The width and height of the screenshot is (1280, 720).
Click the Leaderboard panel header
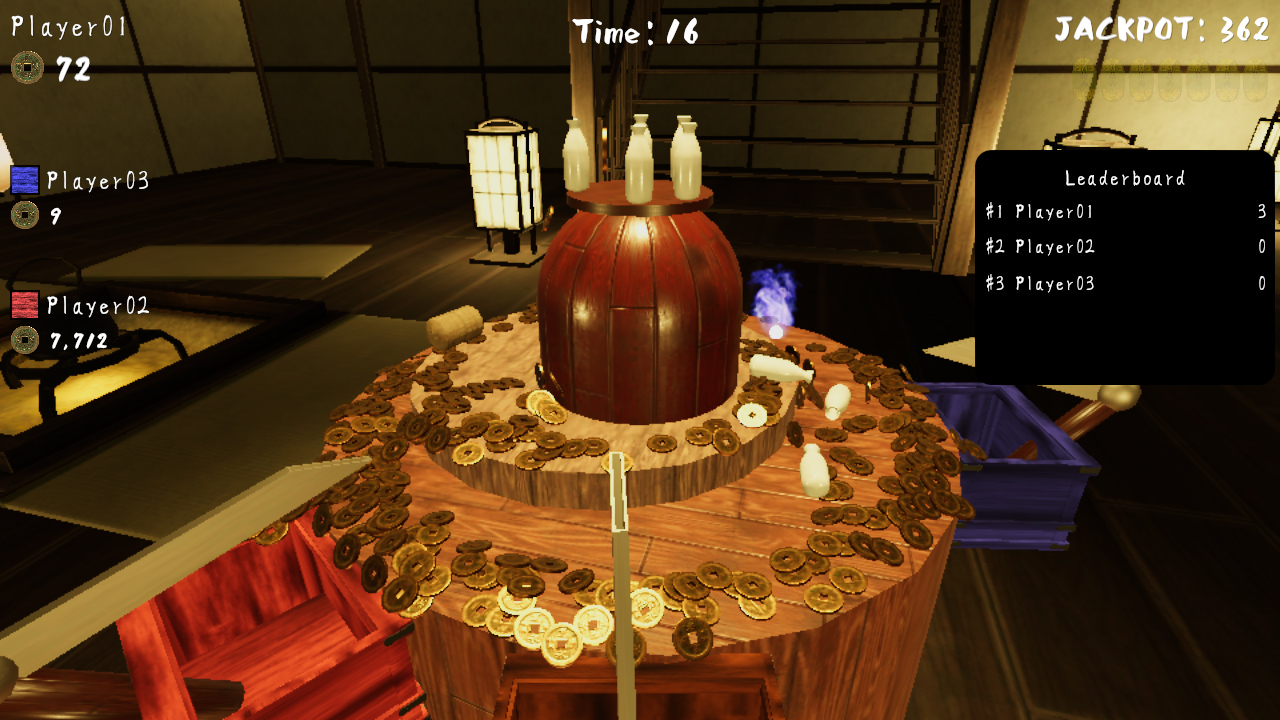pos(1125,178)
